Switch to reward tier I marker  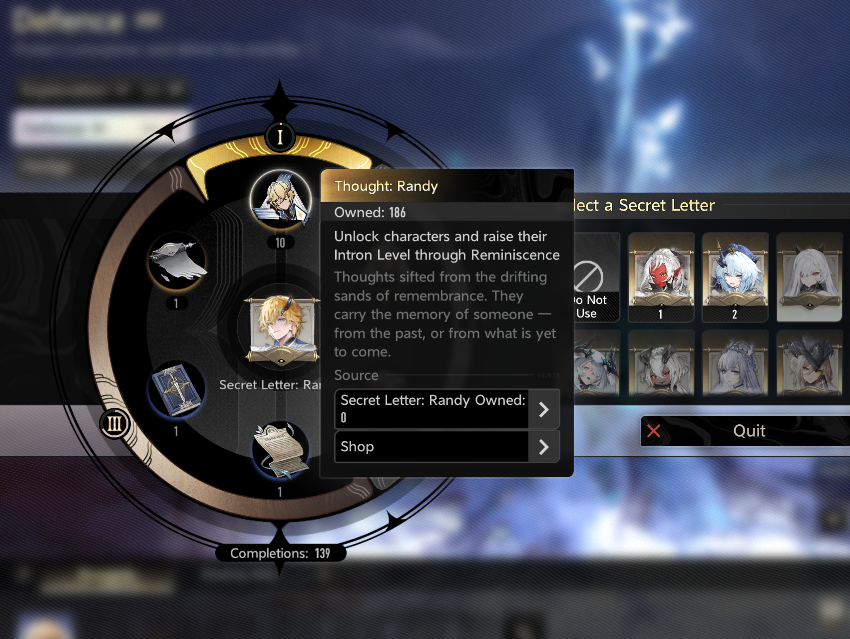tap(281, 137)
